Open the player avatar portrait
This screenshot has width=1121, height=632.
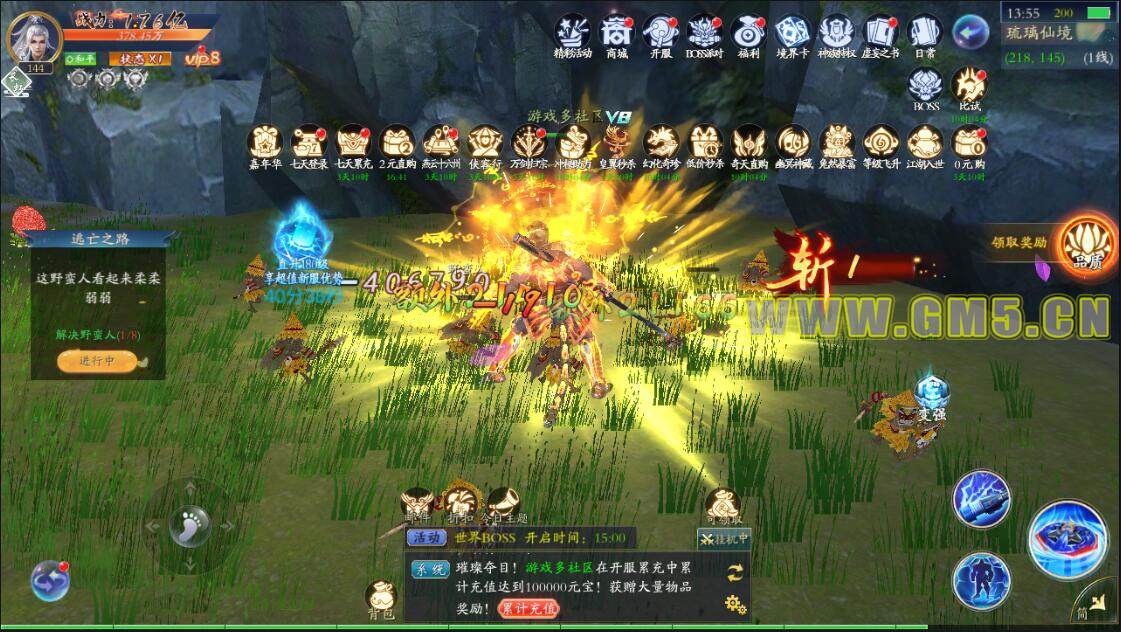32,38
